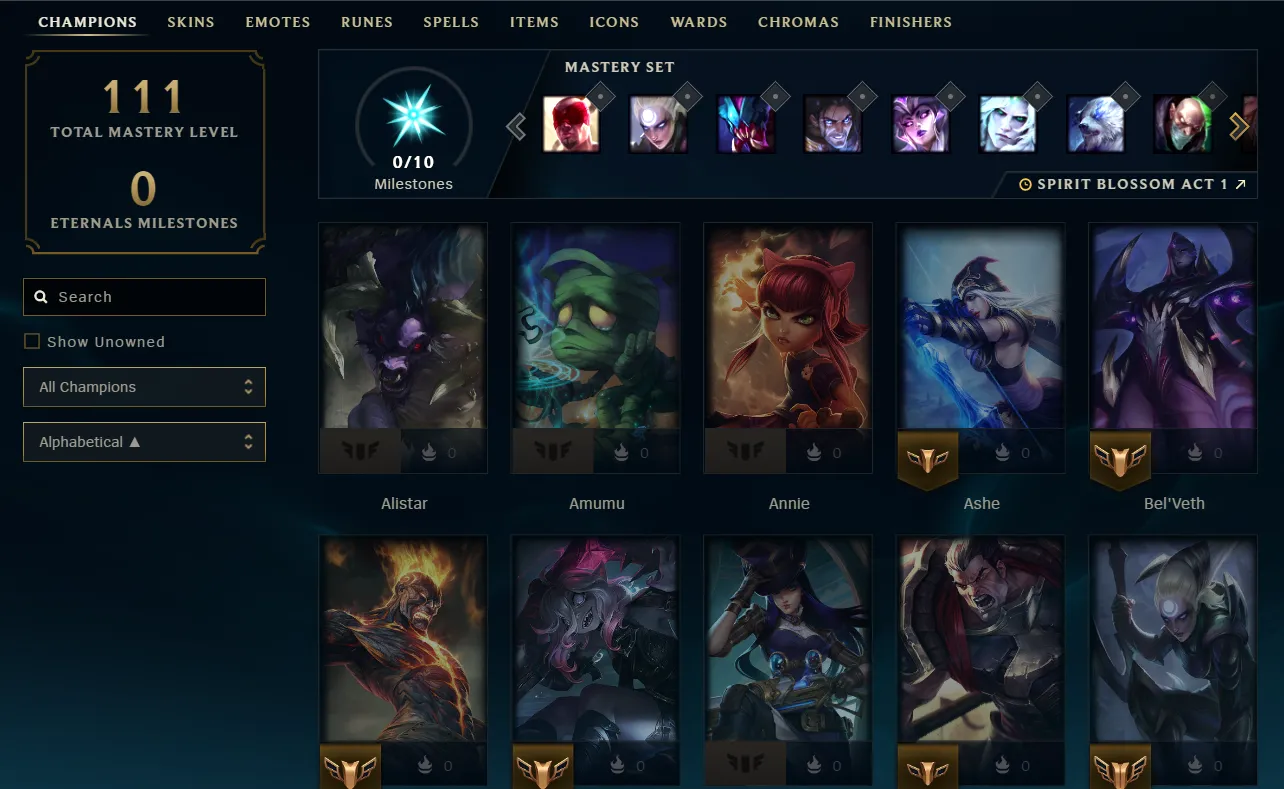Screen dimensions: 1284x789
Task: Switch to the SKINS tab
Action: click(x=191, y=21)
